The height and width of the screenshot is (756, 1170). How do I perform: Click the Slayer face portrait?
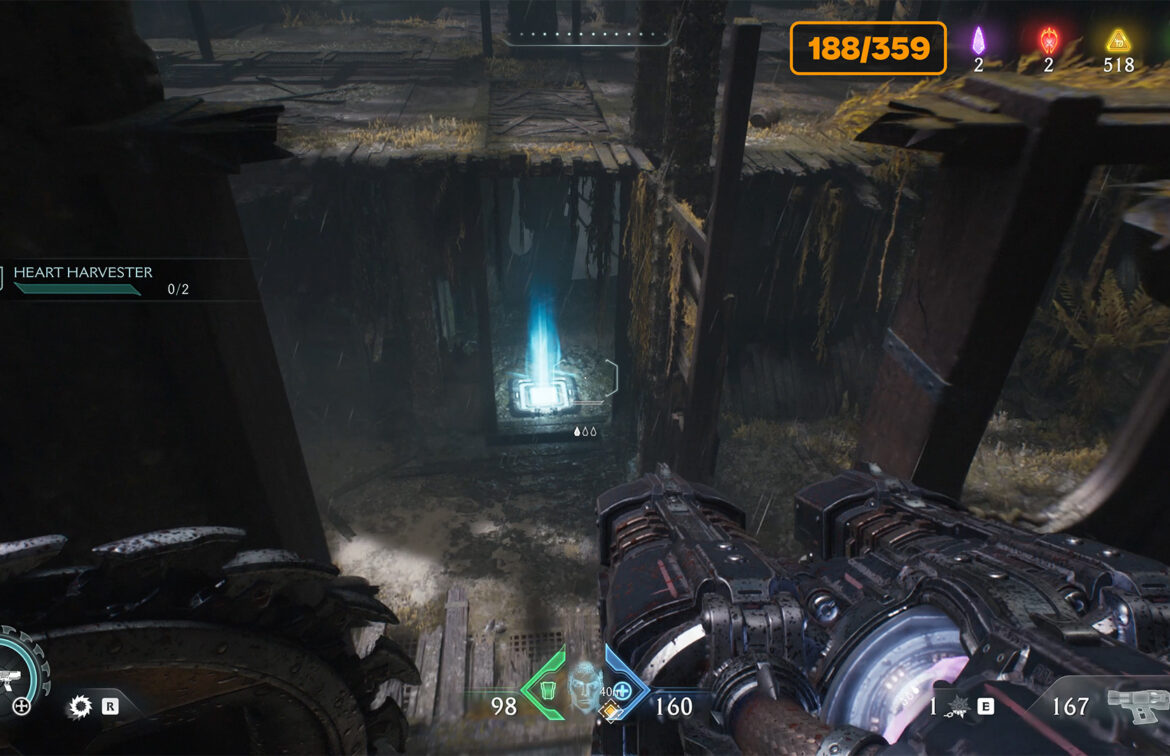[582, 684]
